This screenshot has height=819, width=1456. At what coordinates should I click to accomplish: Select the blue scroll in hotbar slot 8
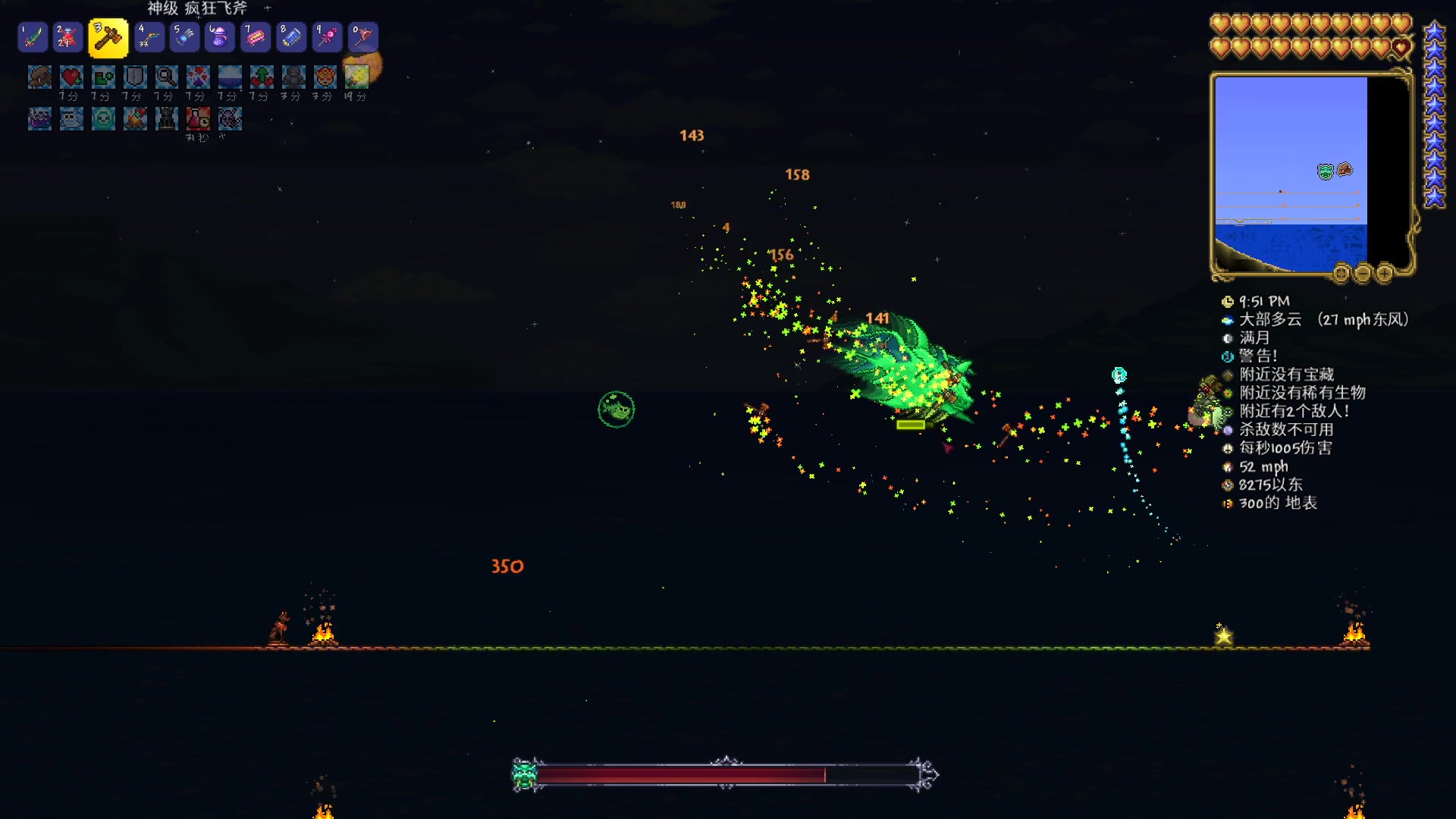coord(291,36)
